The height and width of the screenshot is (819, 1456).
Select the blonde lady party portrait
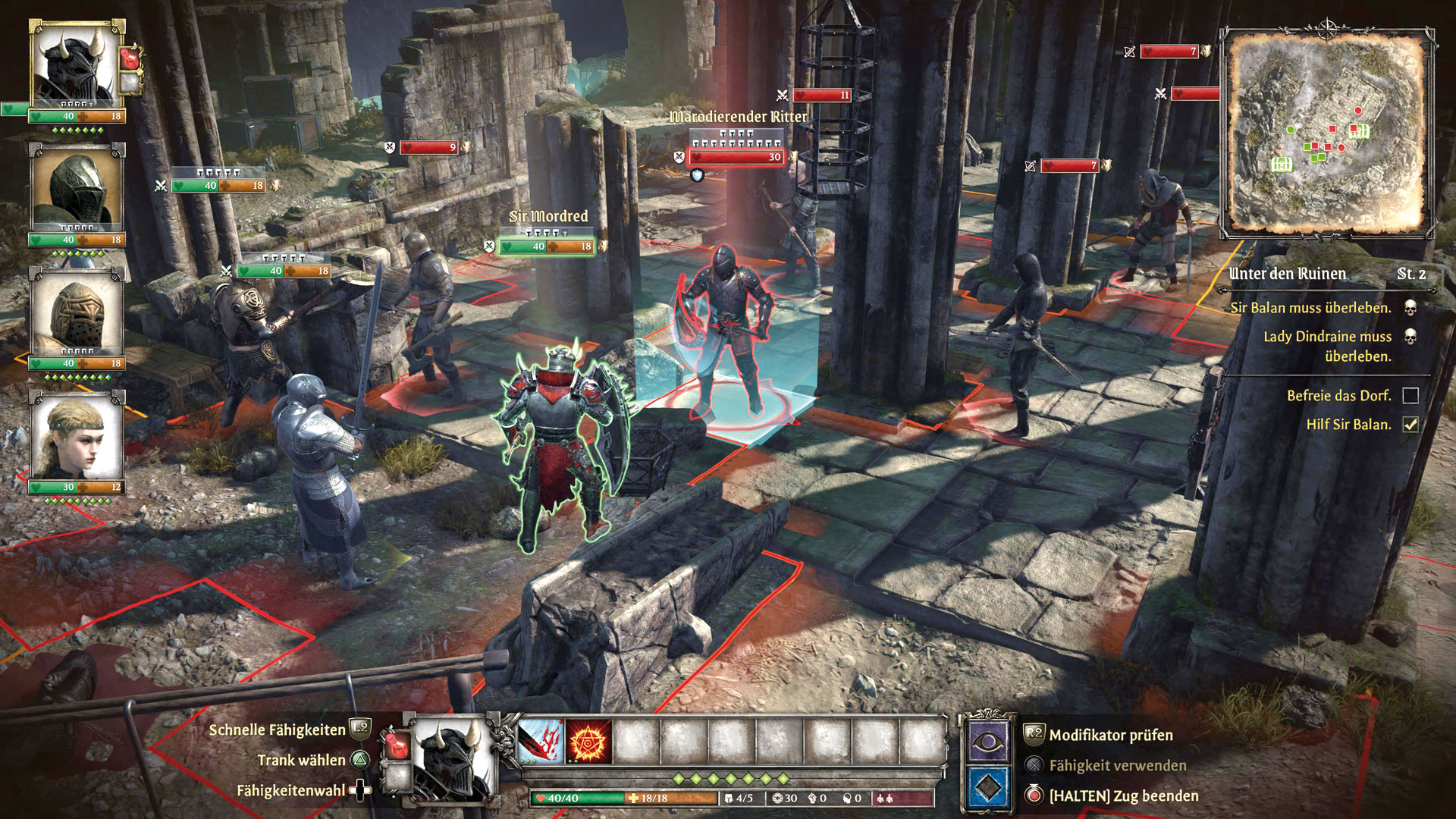(x=76, y=436)
